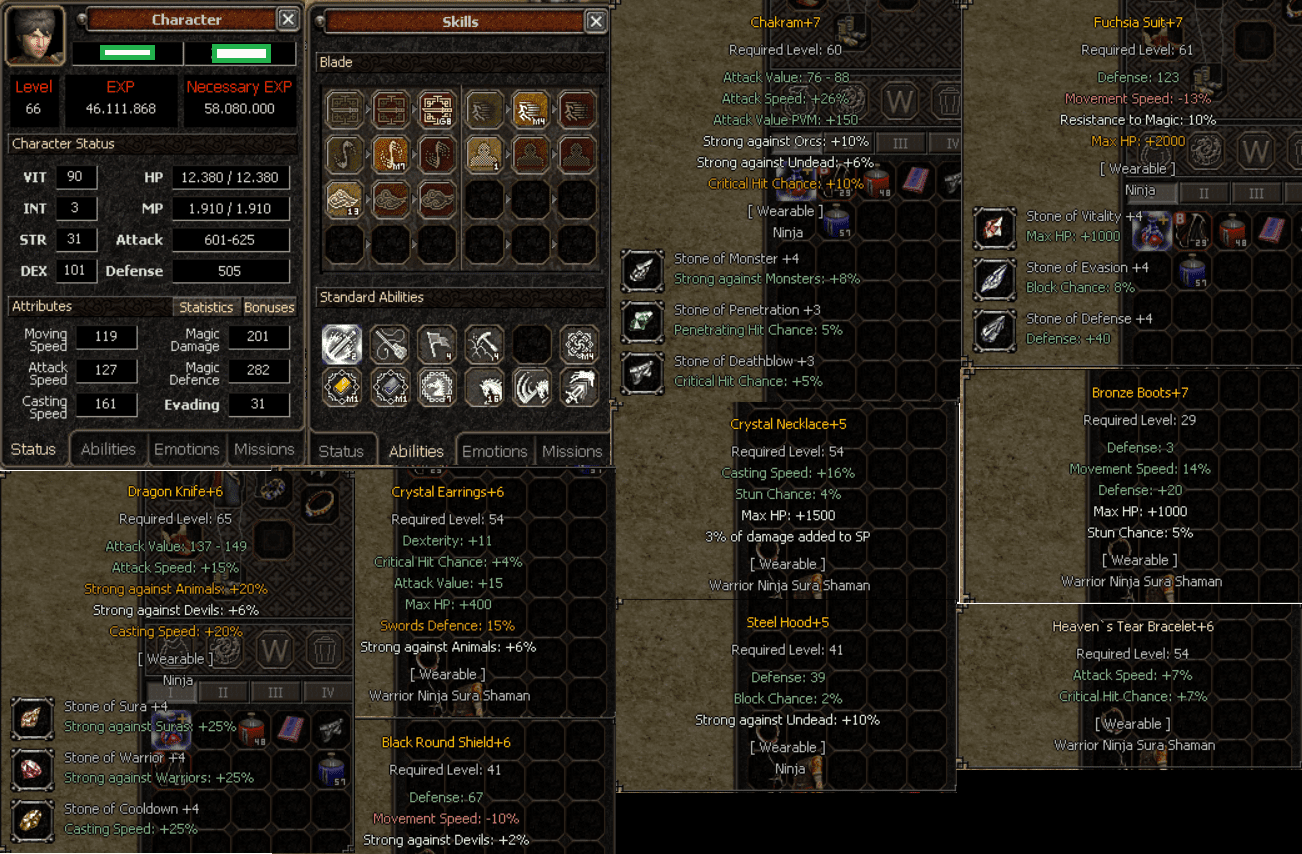Pick the hooded figure skill at level 1
The height and width of the screenshot is (854, 1302).
[x=484, y=154]
